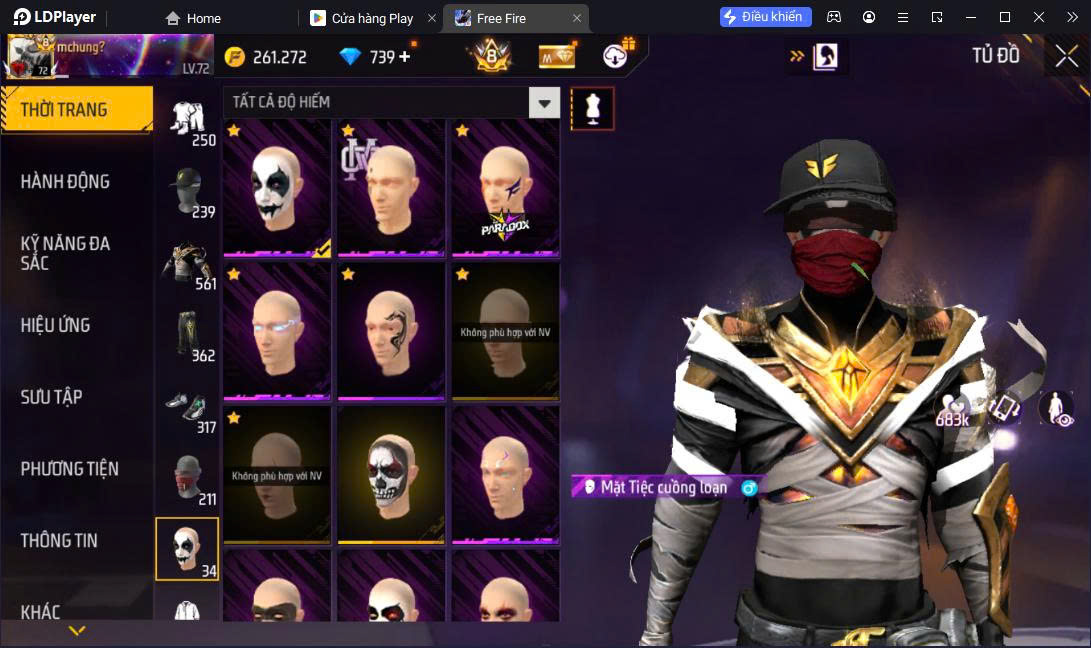Click the Điều khiển controls button
The height and width of the screenshot is (648, 1091).
pos(765,17)
